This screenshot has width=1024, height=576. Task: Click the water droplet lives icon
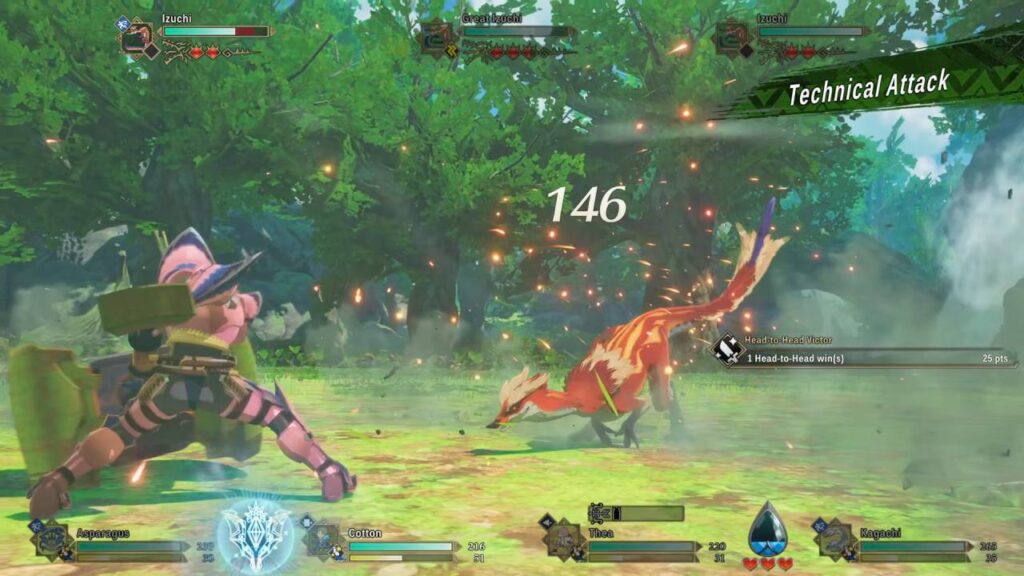point(767,530)
